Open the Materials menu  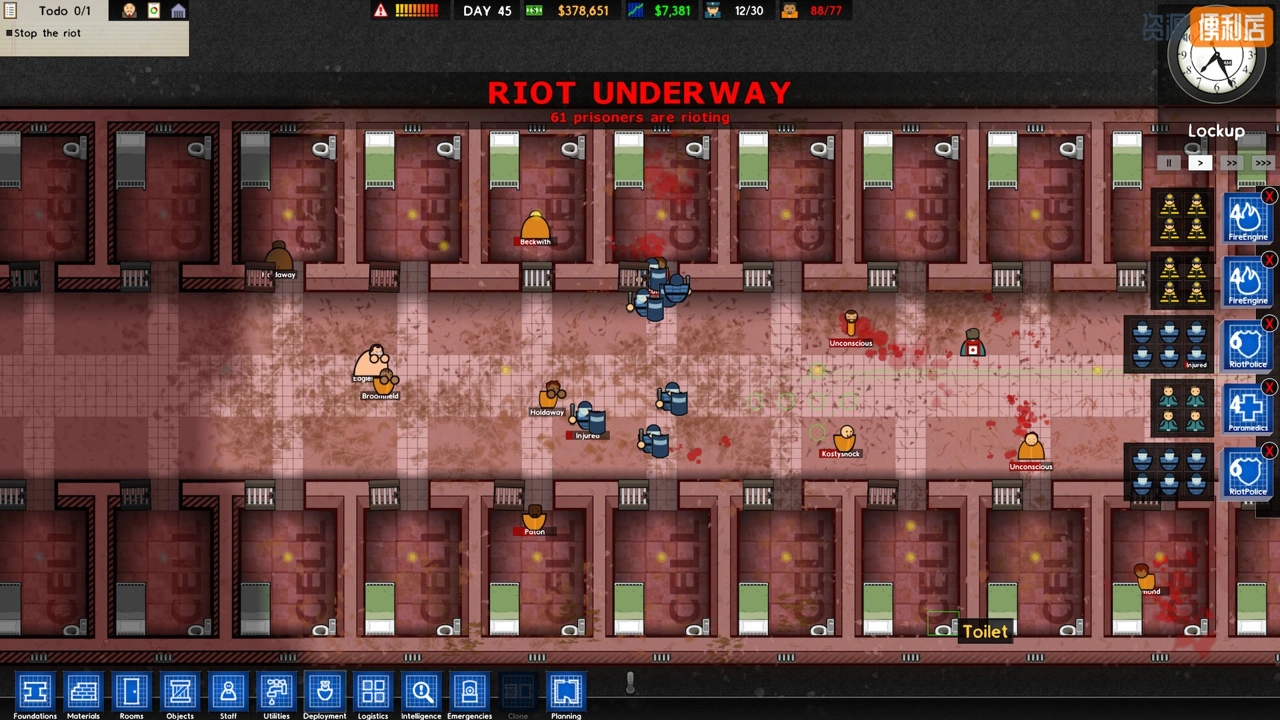point(83,692)
